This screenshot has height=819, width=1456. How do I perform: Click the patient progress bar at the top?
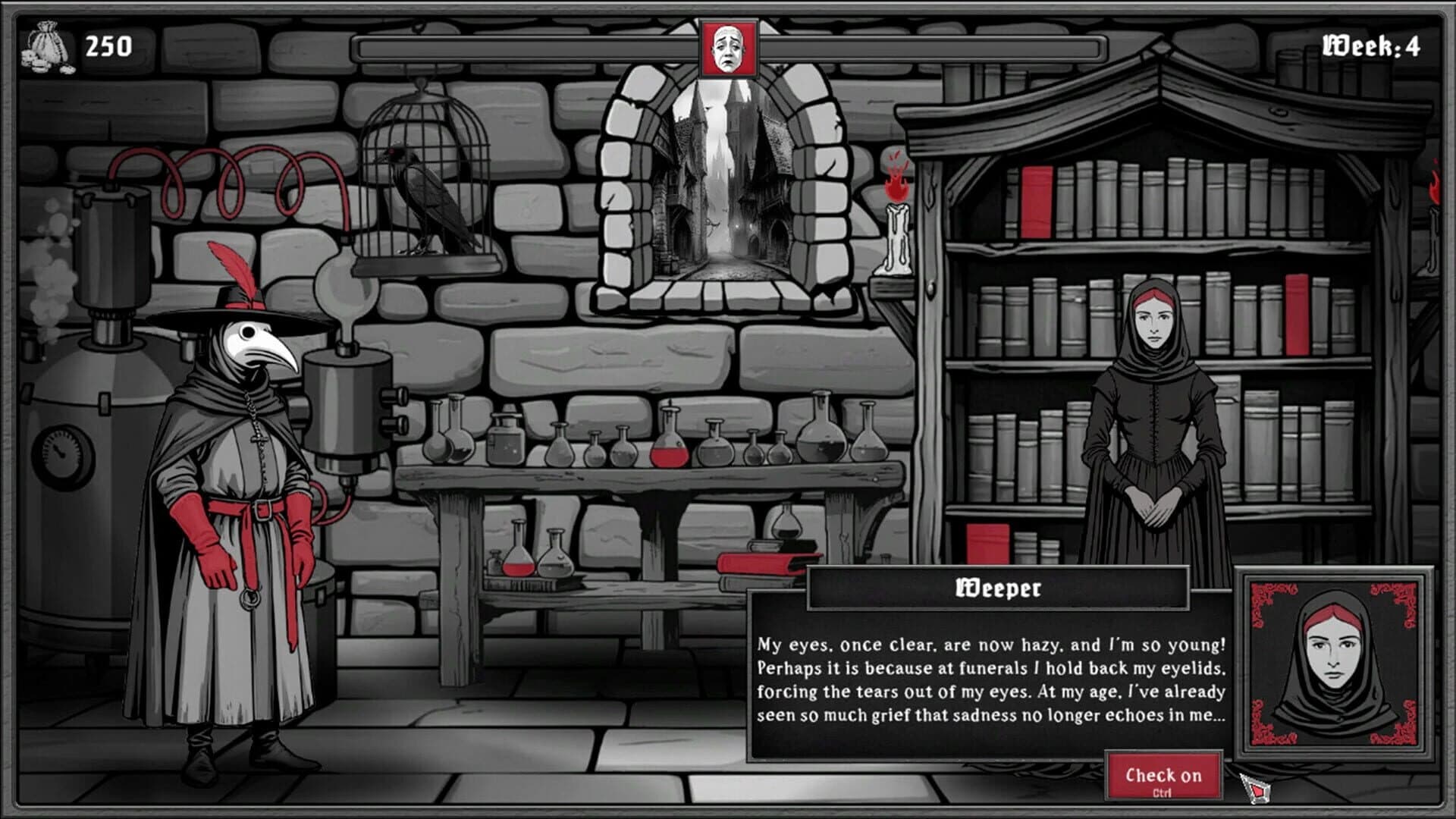point(531,49)
